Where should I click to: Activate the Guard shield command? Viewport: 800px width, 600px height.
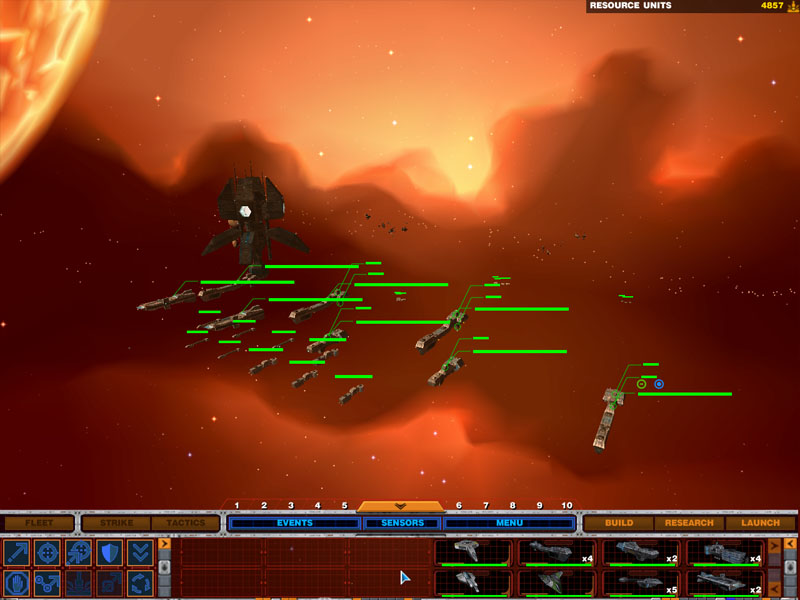click(x=109, y=553)
